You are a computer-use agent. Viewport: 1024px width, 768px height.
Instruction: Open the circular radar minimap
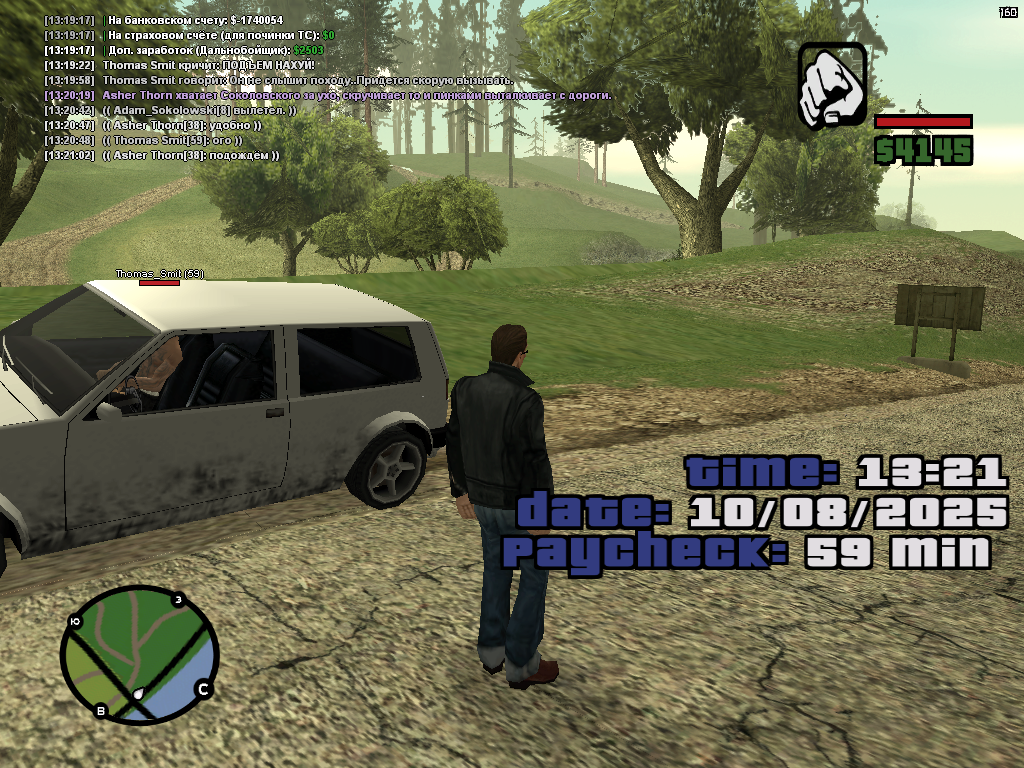[x=139, y=655]
